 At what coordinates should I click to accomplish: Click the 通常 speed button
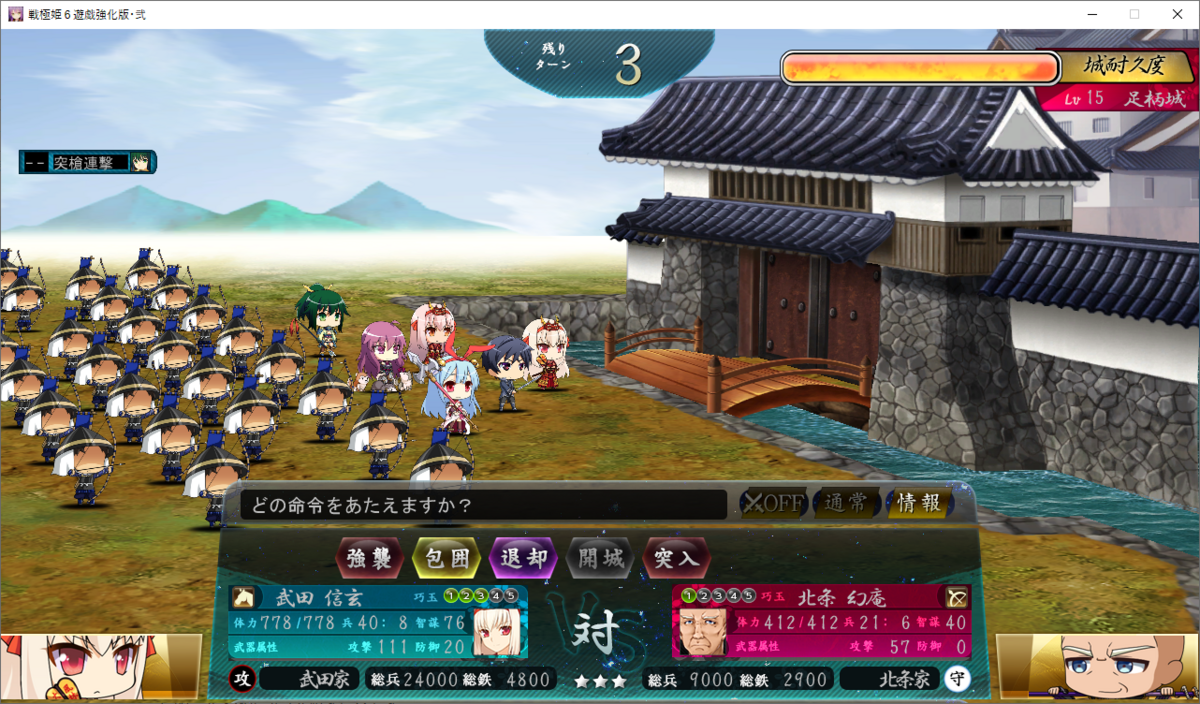point(846,503)
